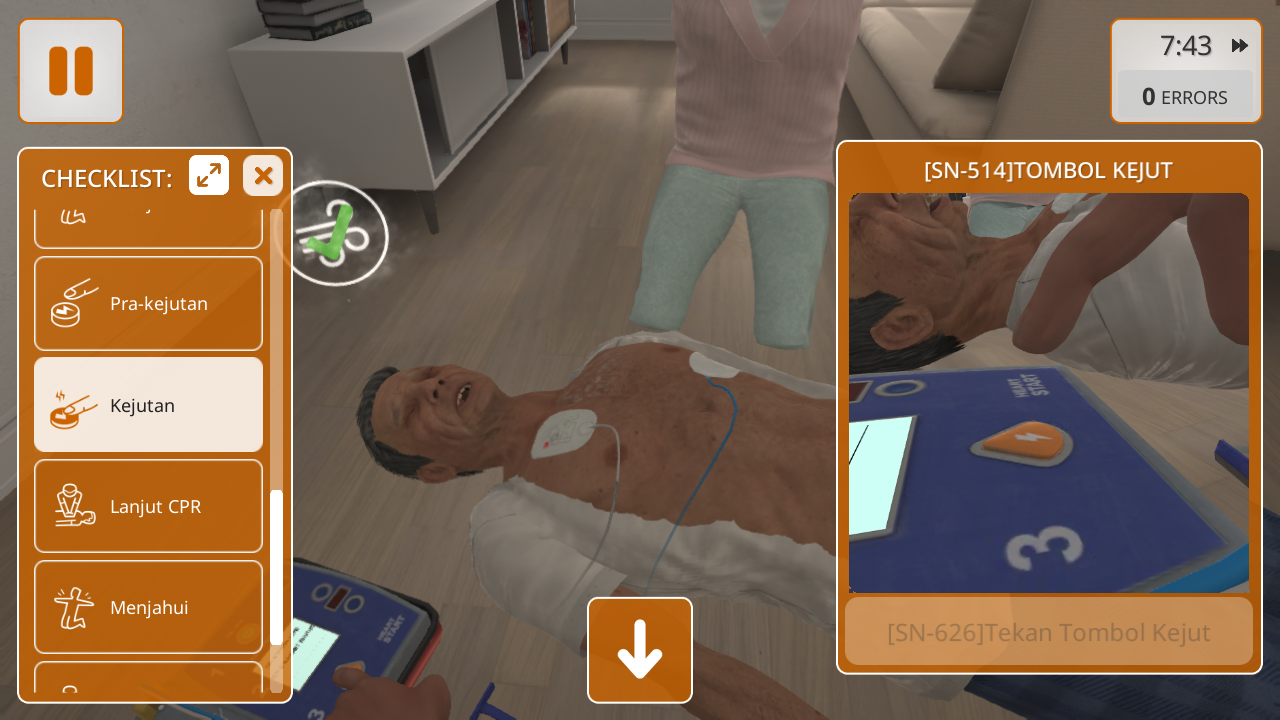Click the Tombol Kejut close-up image
Viewport: 1280px width, 720px height.
coord(1048,393)
